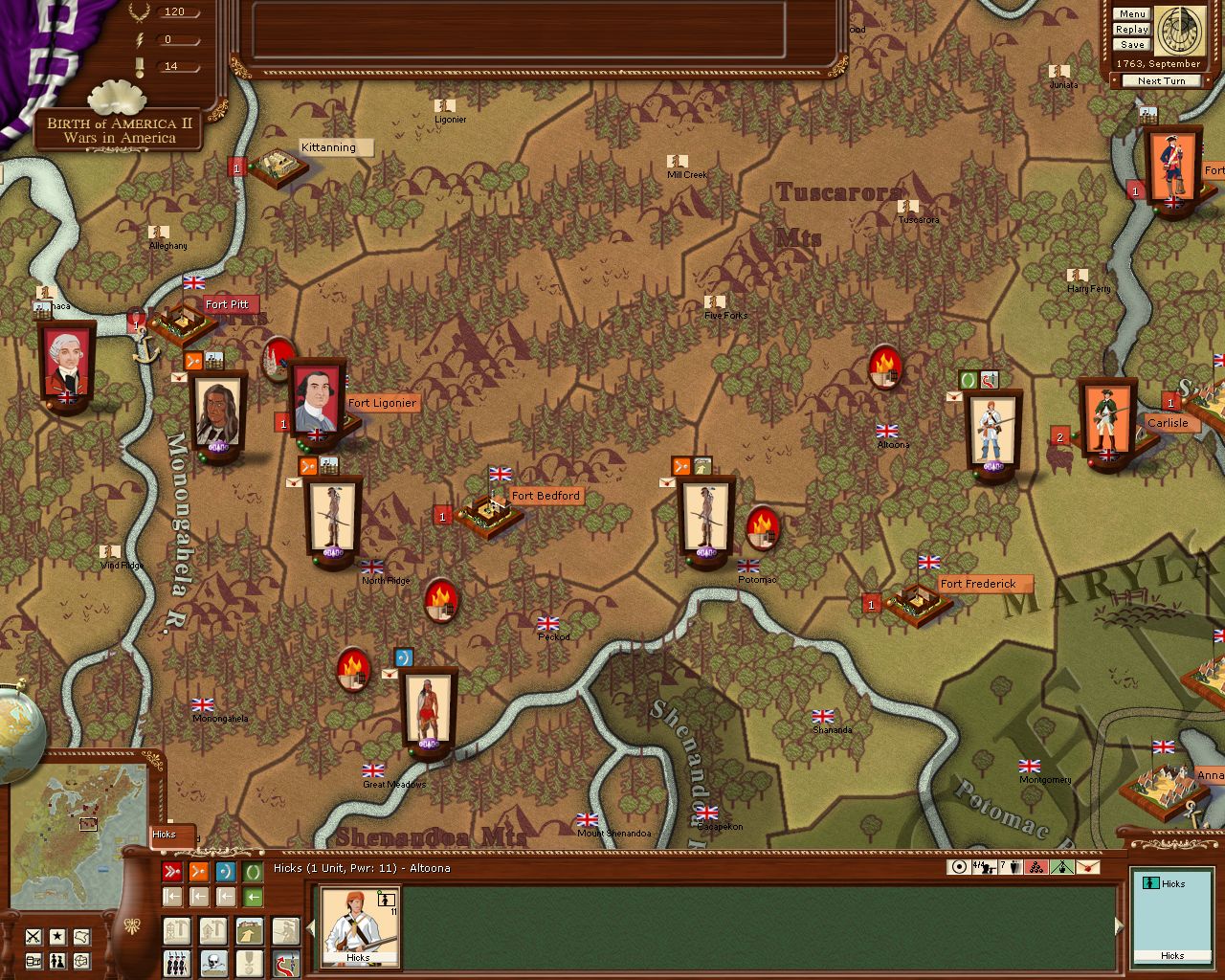
Task: Click the green retreat arrow button
Action: (252, 897)
